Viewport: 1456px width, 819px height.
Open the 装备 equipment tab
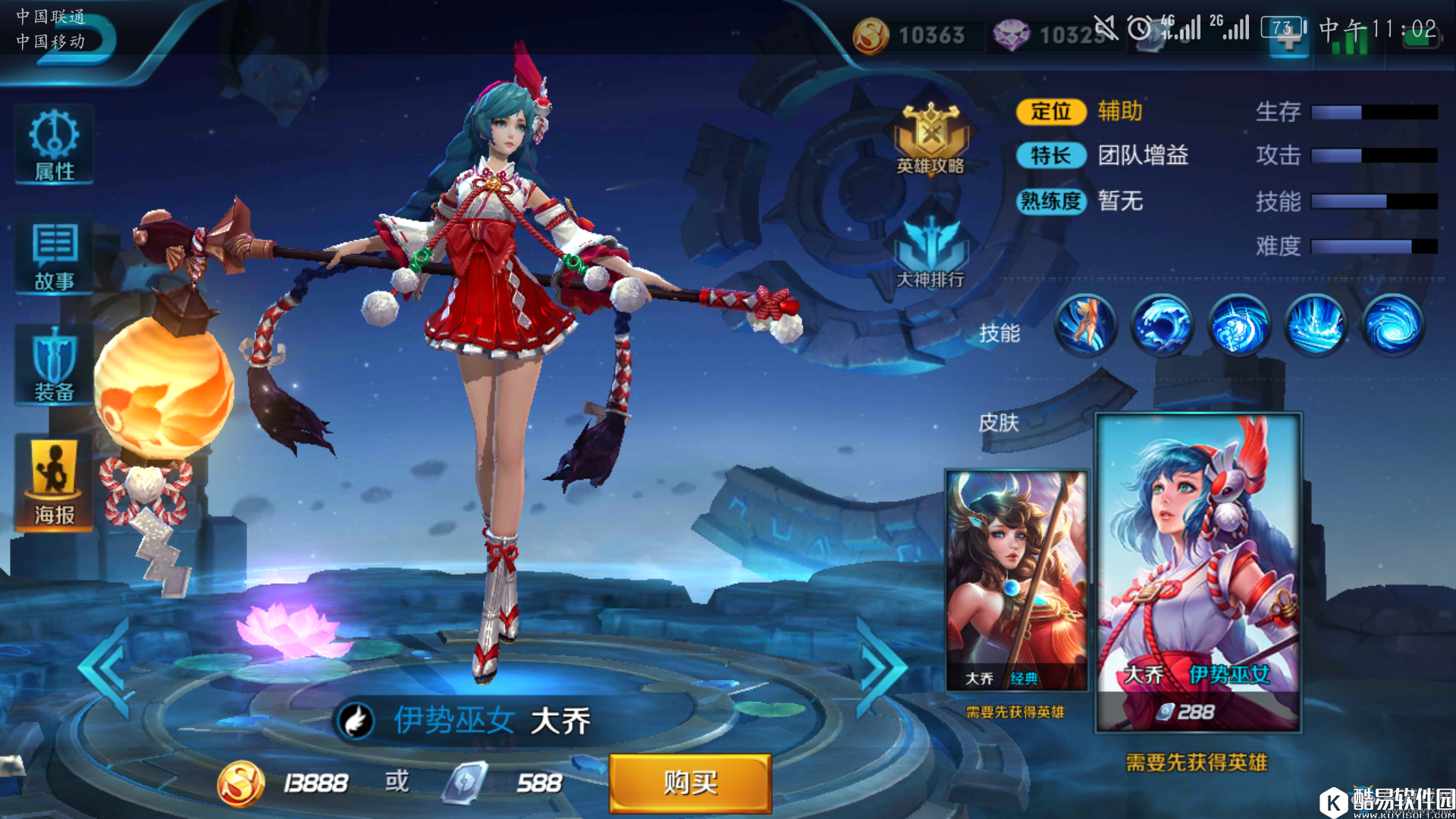coord(54,366)
